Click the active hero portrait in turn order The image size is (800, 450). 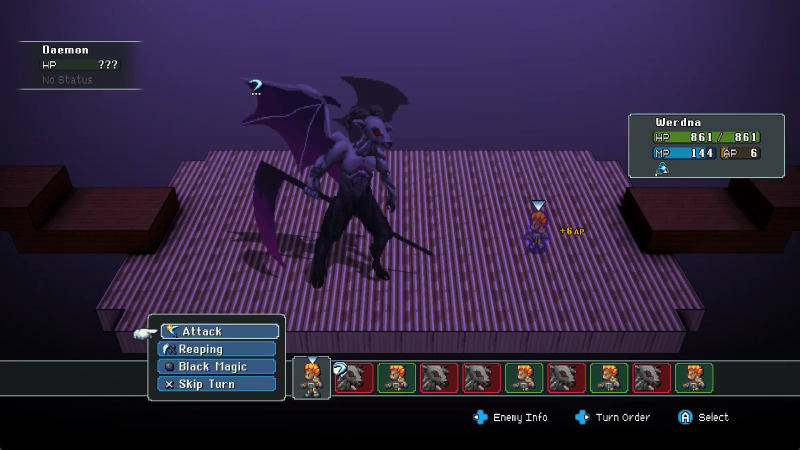[312, 378]
